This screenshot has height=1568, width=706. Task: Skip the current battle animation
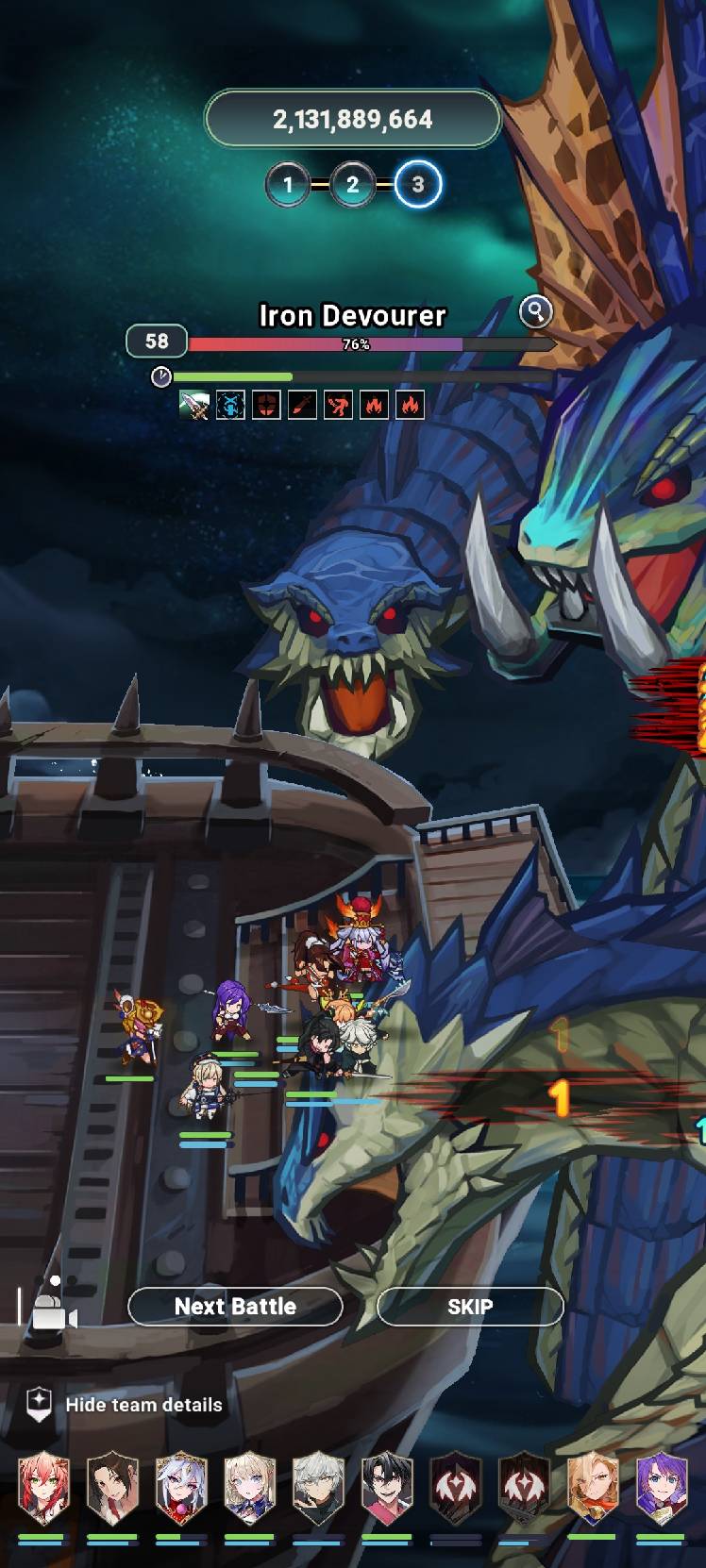coord(470,1307)
